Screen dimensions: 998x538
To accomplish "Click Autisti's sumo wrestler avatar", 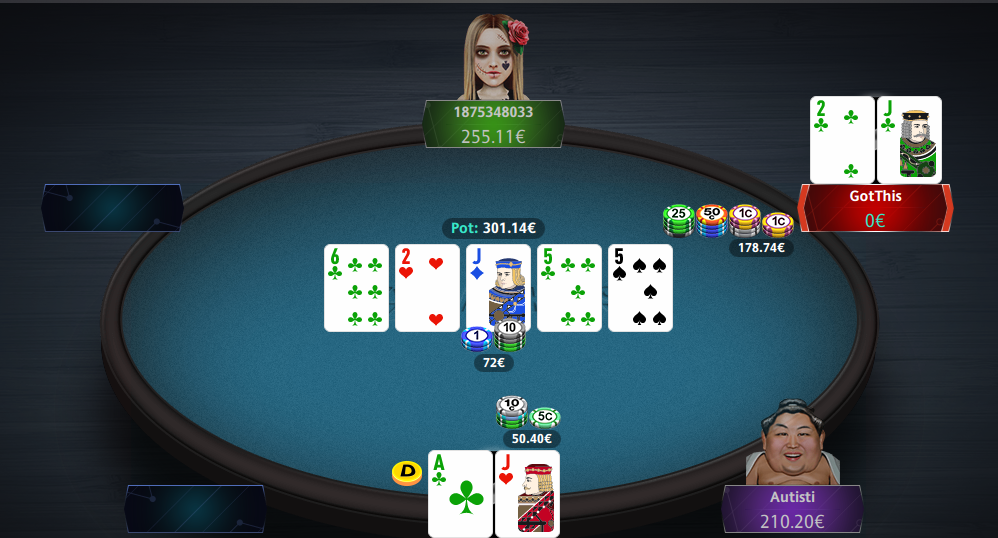I will tap(793, 445).
